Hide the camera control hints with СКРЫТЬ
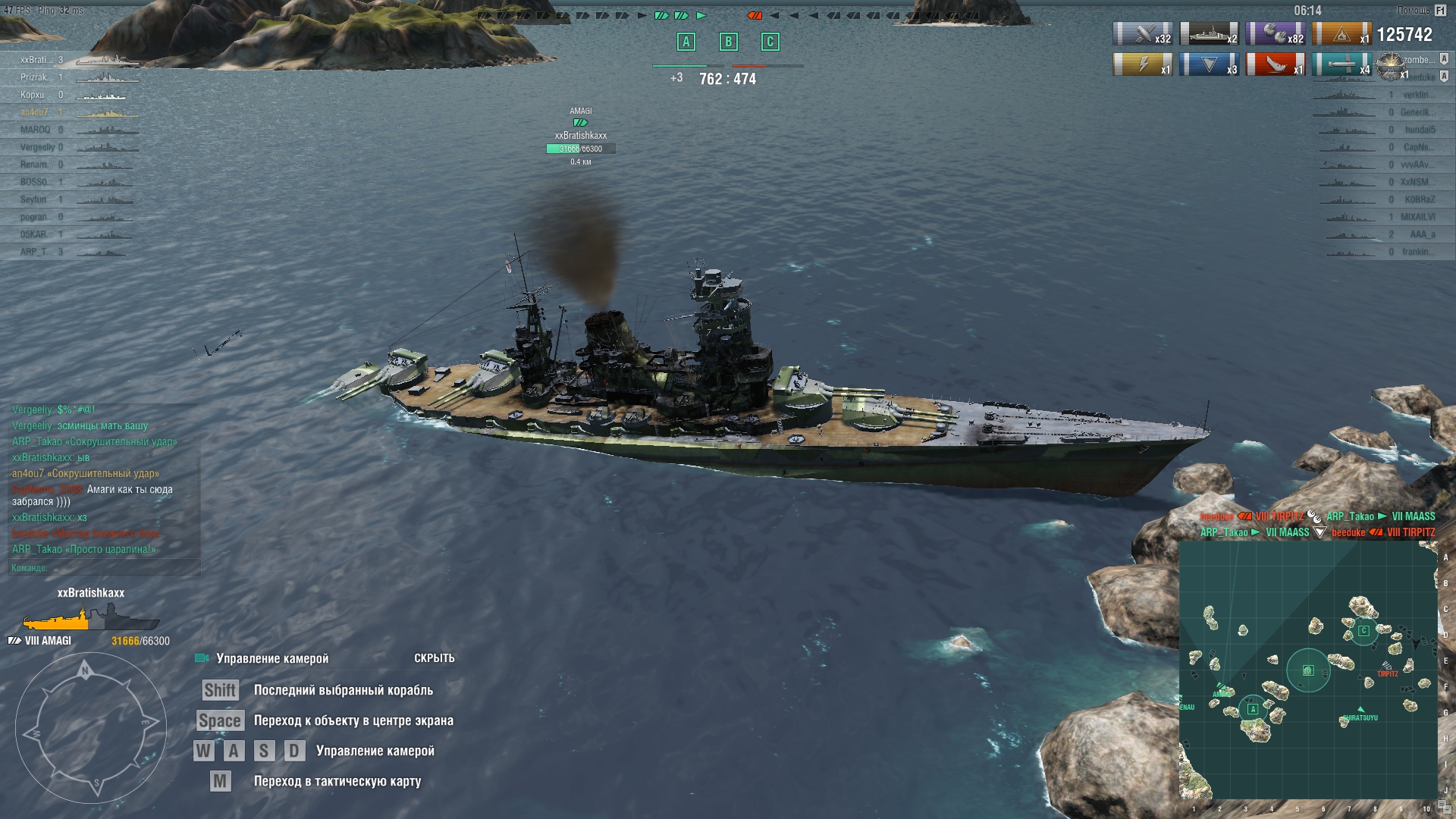Image resolution: width=1456 pixels, height=819 pixels. (434, 658)
